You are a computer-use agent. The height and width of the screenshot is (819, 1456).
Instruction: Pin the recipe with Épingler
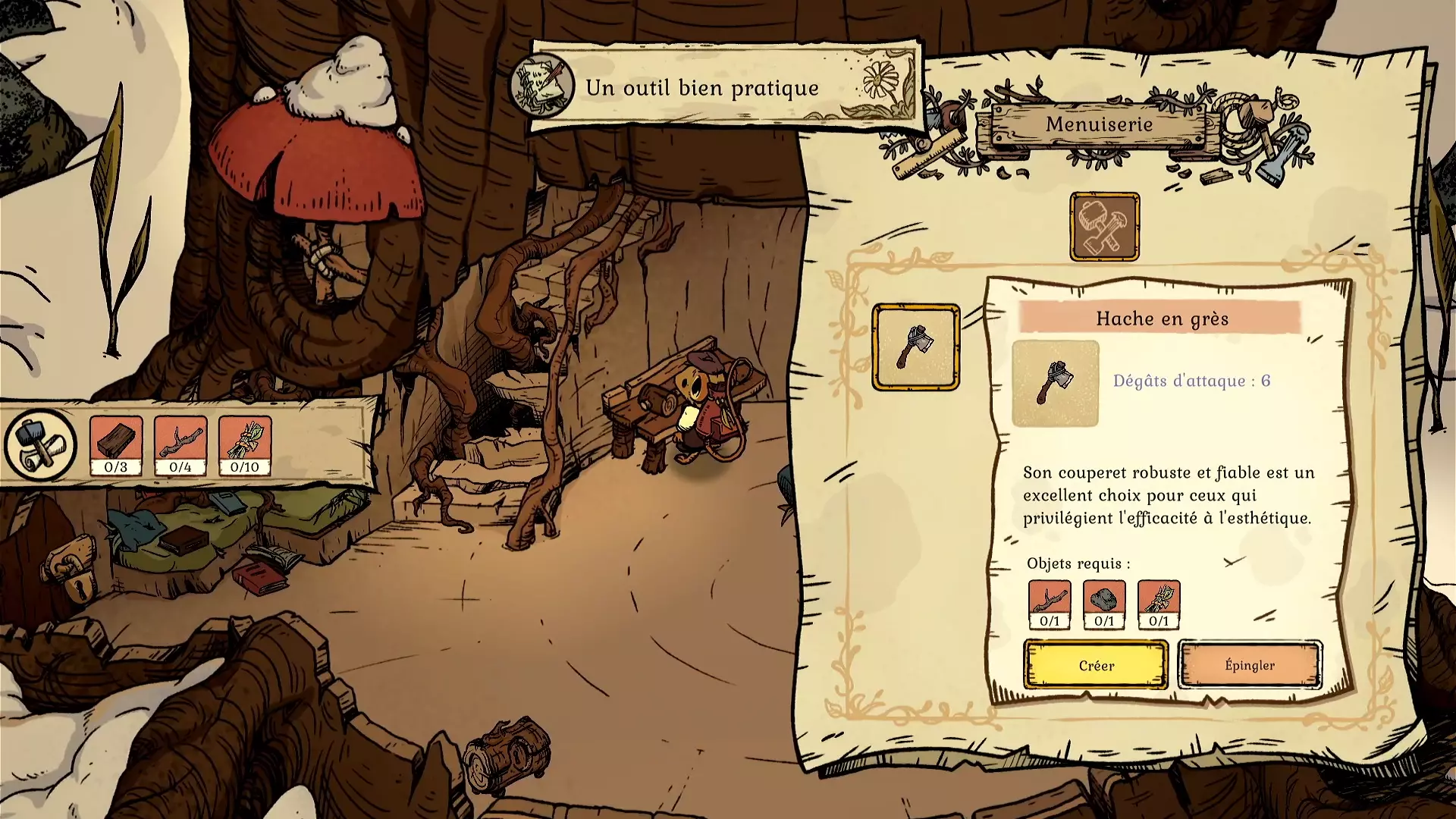pyautogui.click(x=1250, y=665)
